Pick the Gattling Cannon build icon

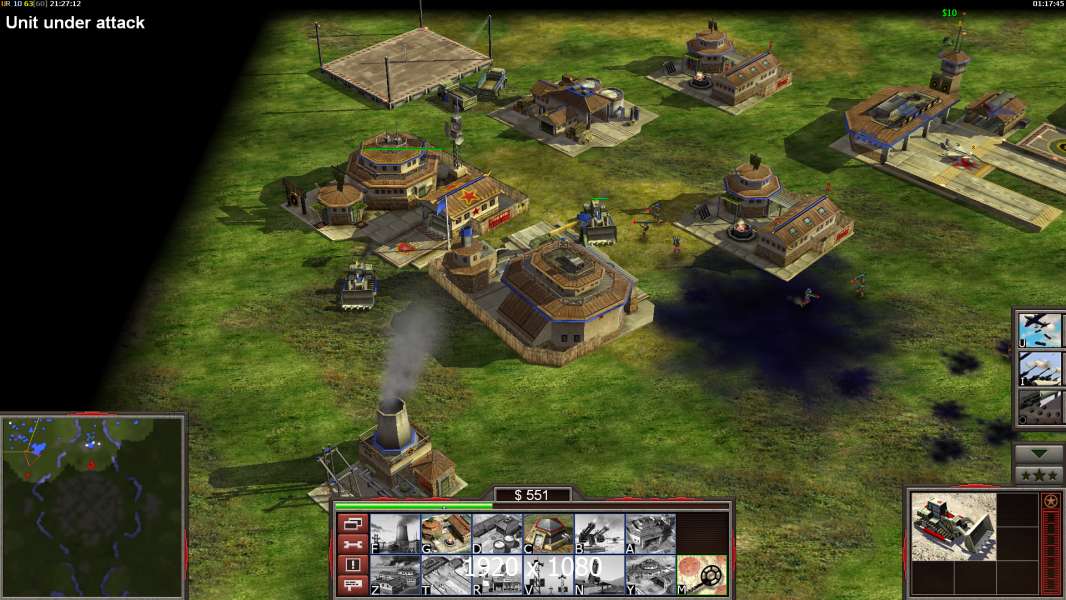[599, 533]
